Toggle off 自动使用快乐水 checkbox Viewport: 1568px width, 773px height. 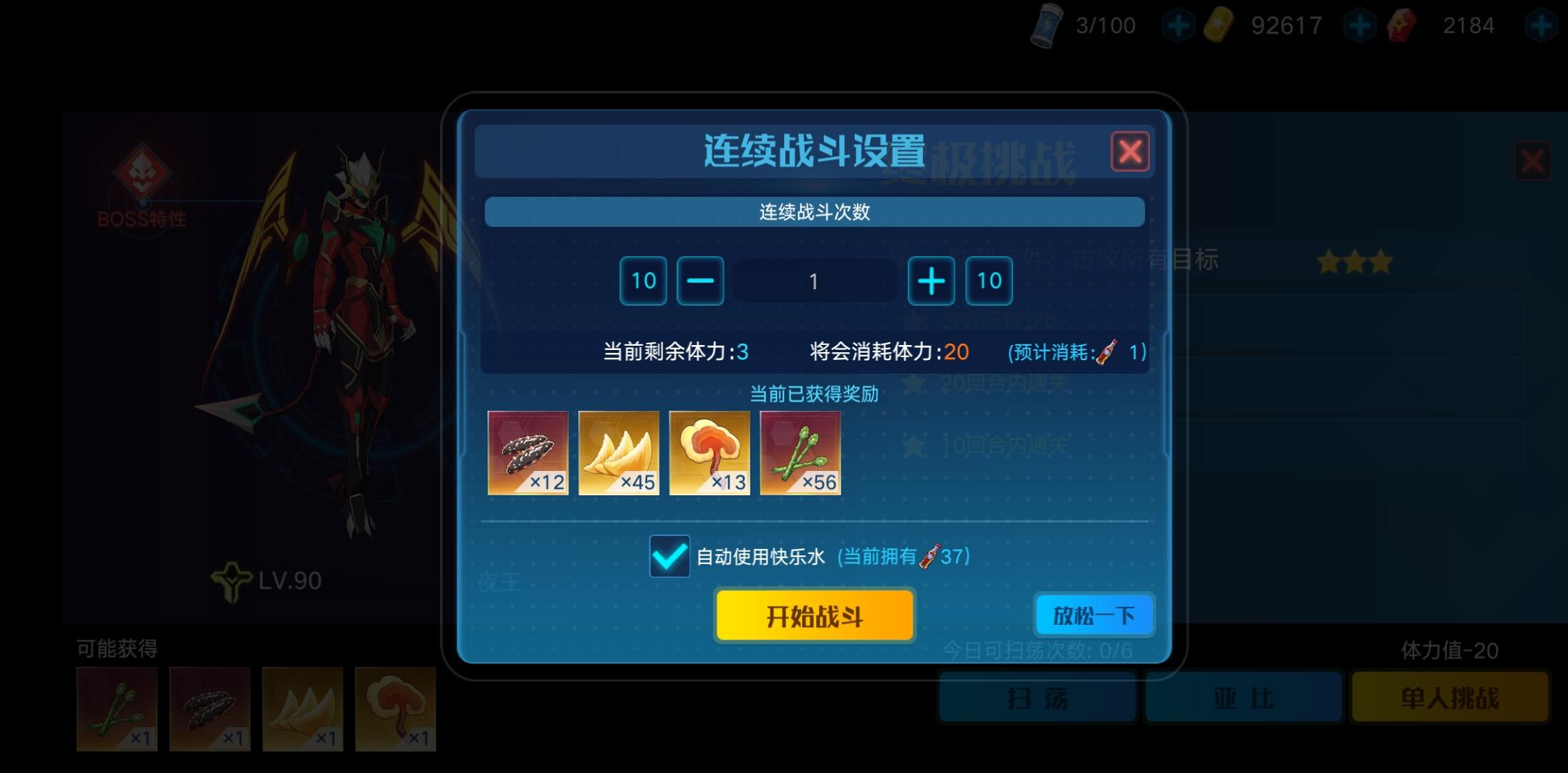[x=669, y=557]
